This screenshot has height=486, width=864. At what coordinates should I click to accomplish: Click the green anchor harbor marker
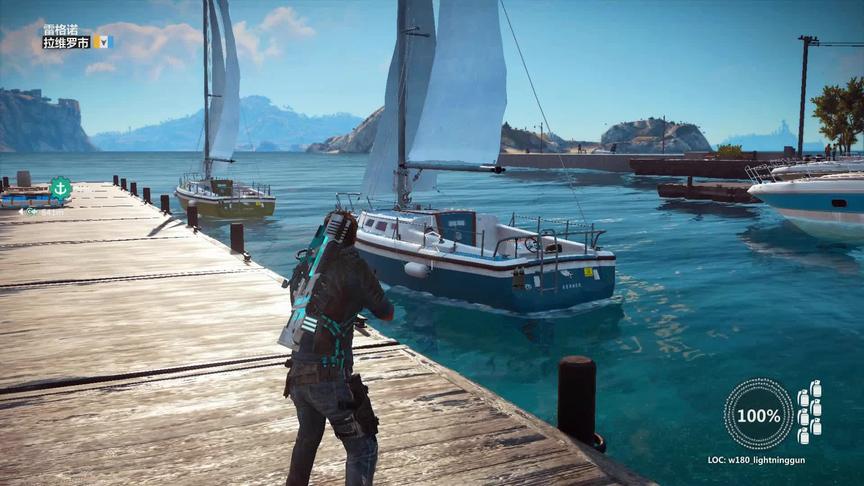[61, 188]
